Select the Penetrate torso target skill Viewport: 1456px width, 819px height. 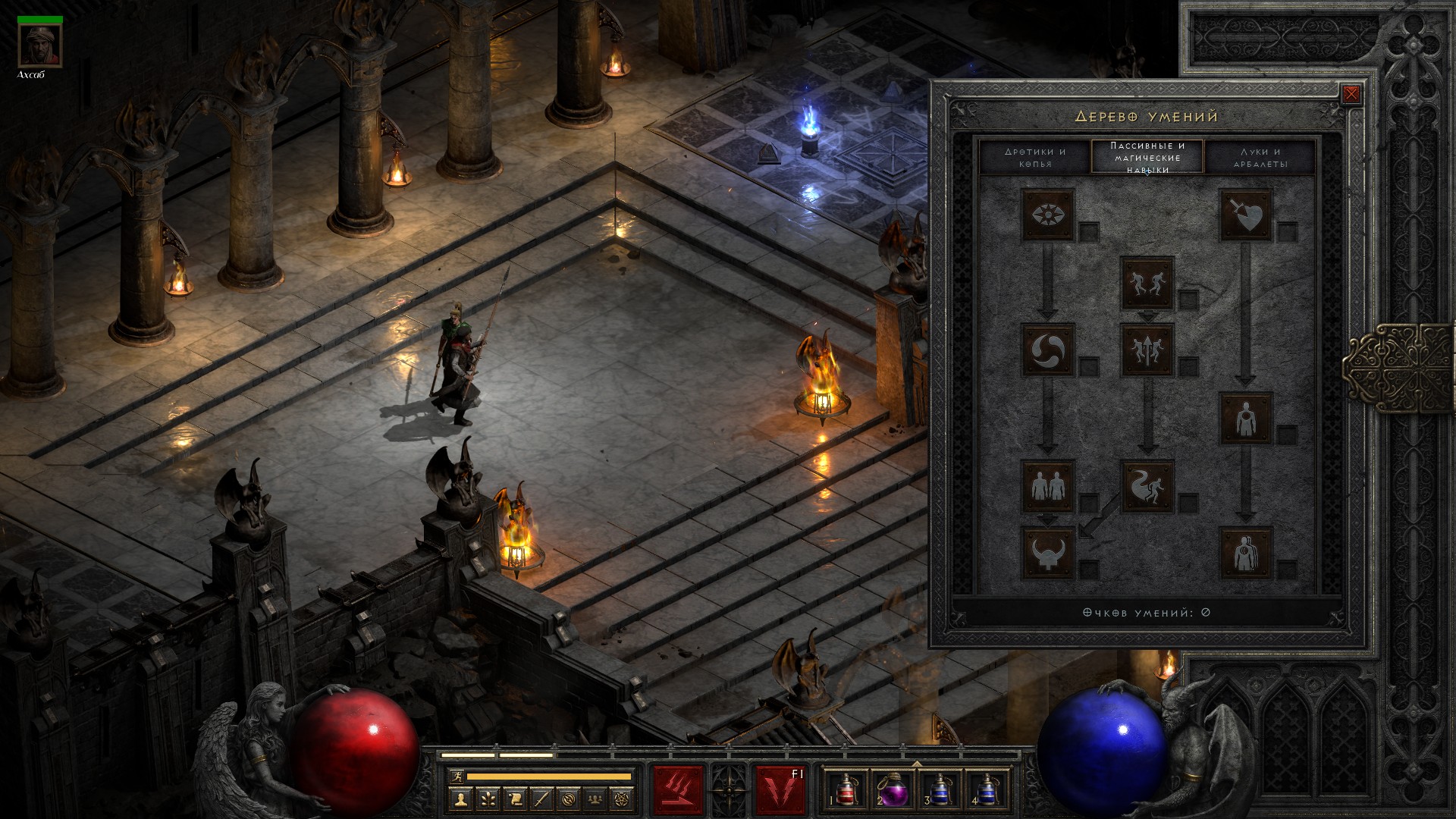(x=1245, y=418)
